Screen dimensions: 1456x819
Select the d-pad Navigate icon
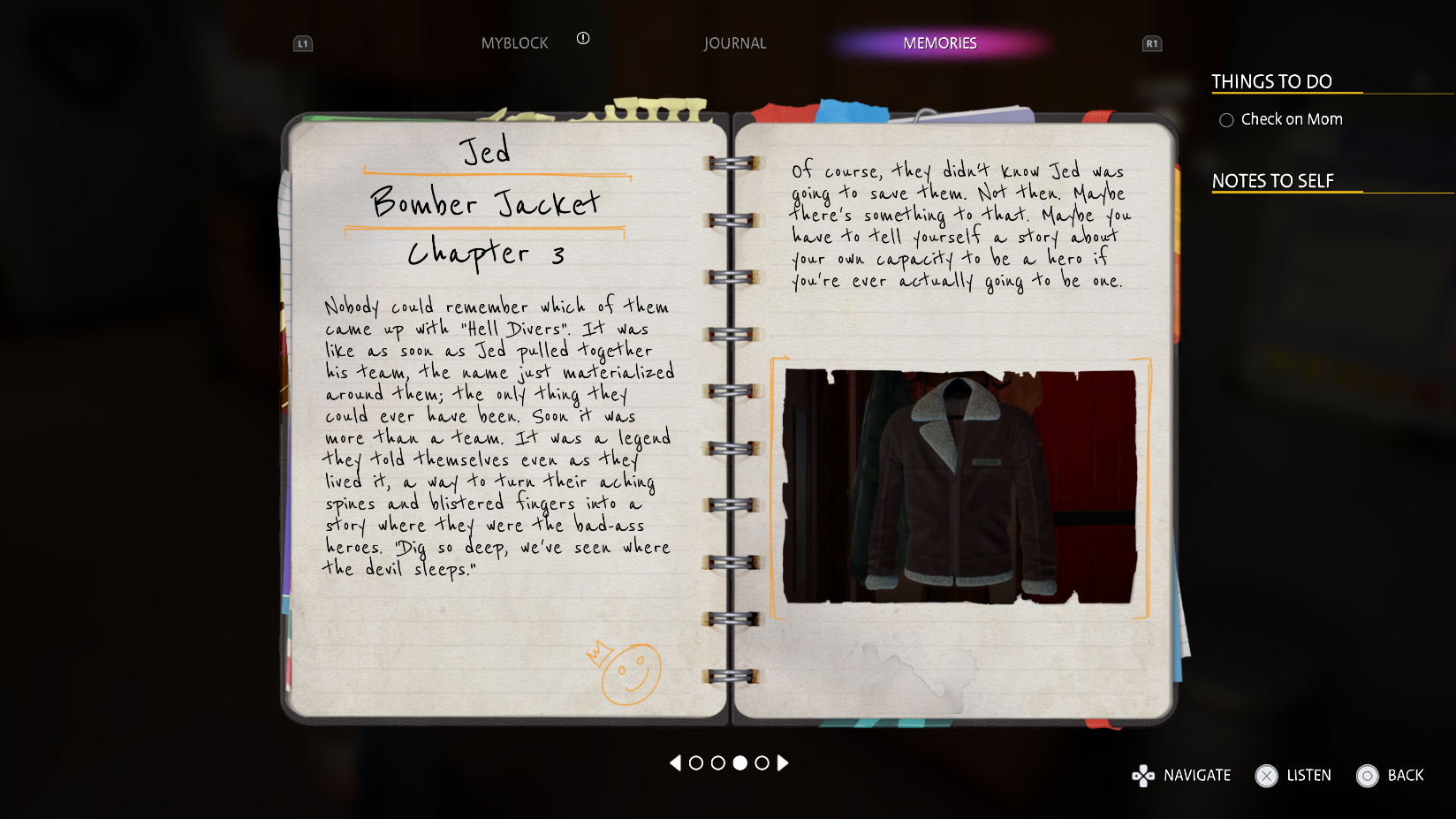click(x=1143, y=776)
